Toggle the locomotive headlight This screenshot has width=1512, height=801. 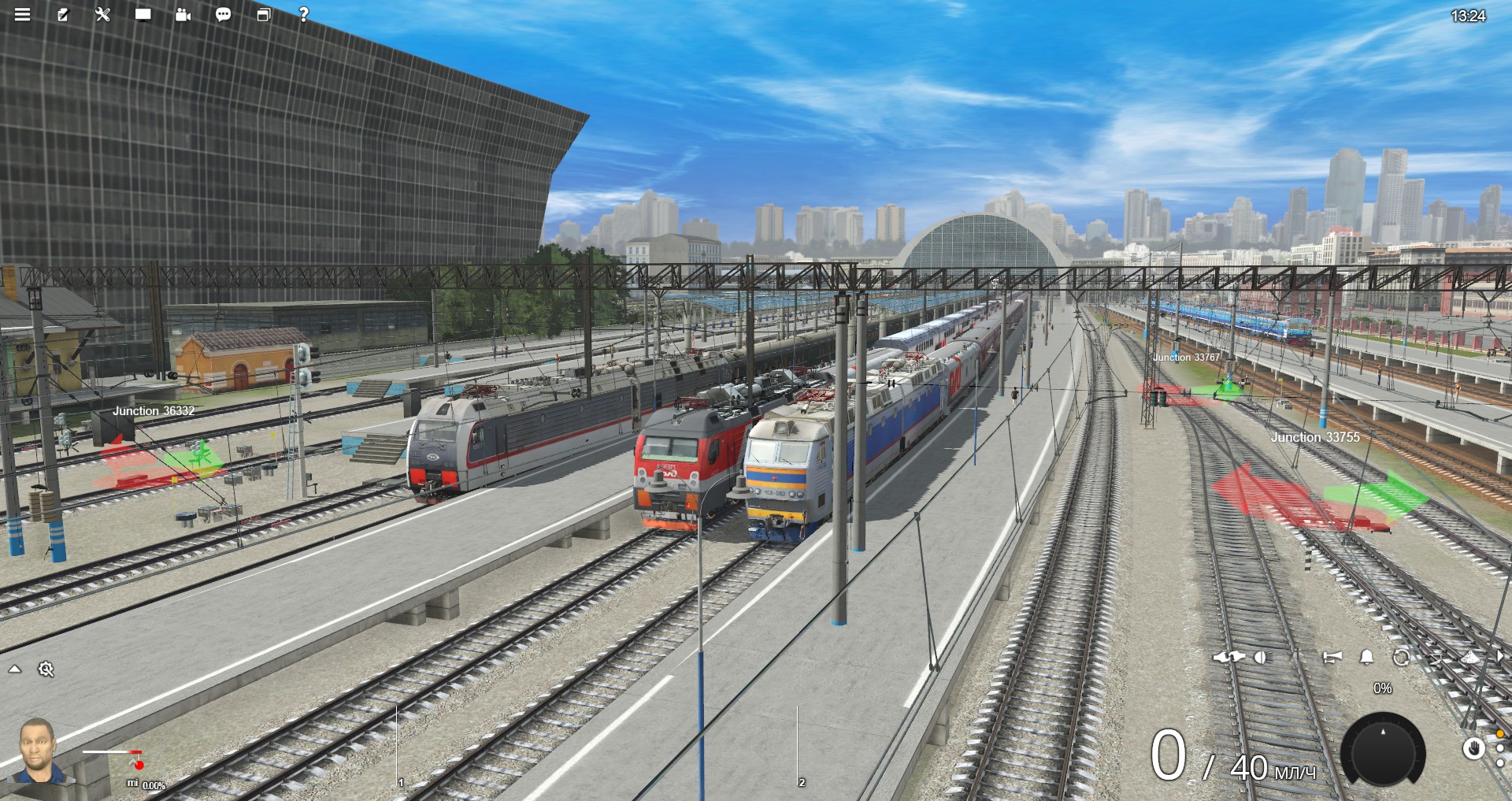coord(1261,657)
